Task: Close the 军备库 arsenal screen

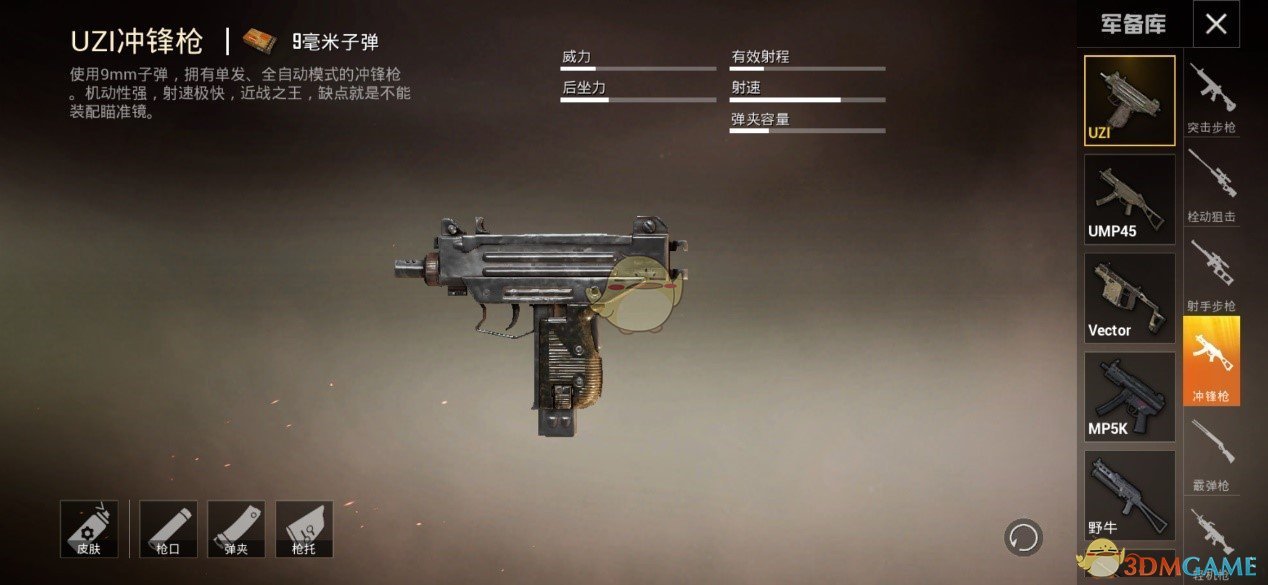Action: tap(1216, 24)
